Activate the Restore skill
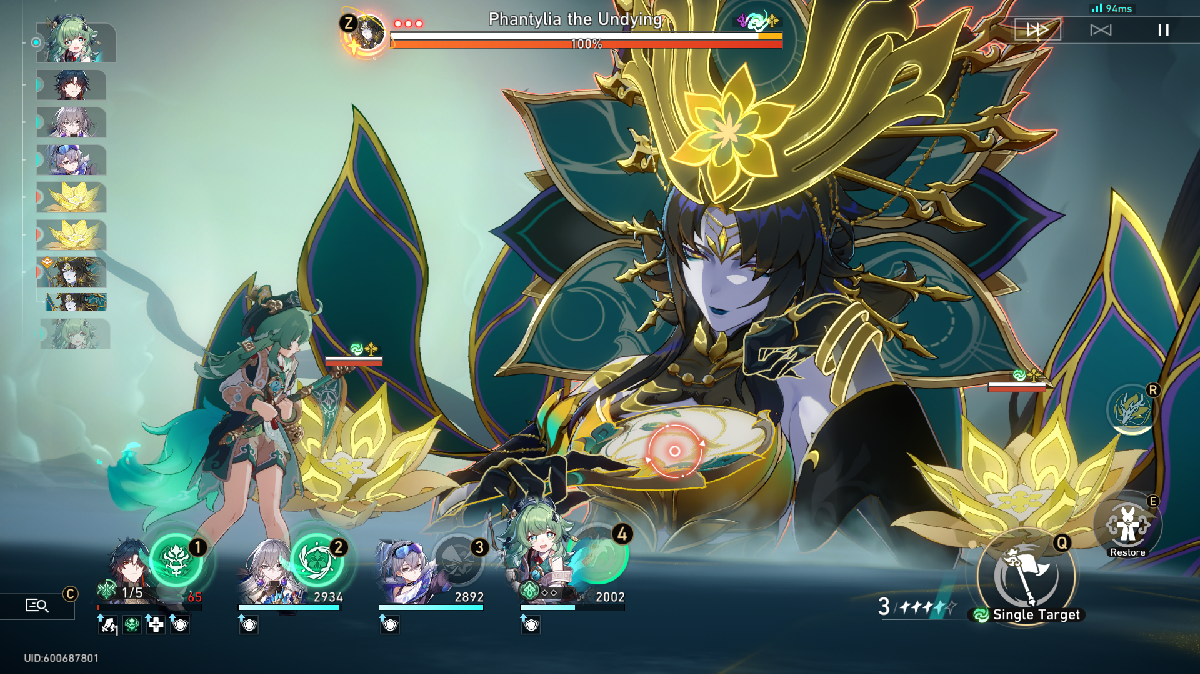The height and width of the screenshot is (674, 1200). tap(1127, 523)
